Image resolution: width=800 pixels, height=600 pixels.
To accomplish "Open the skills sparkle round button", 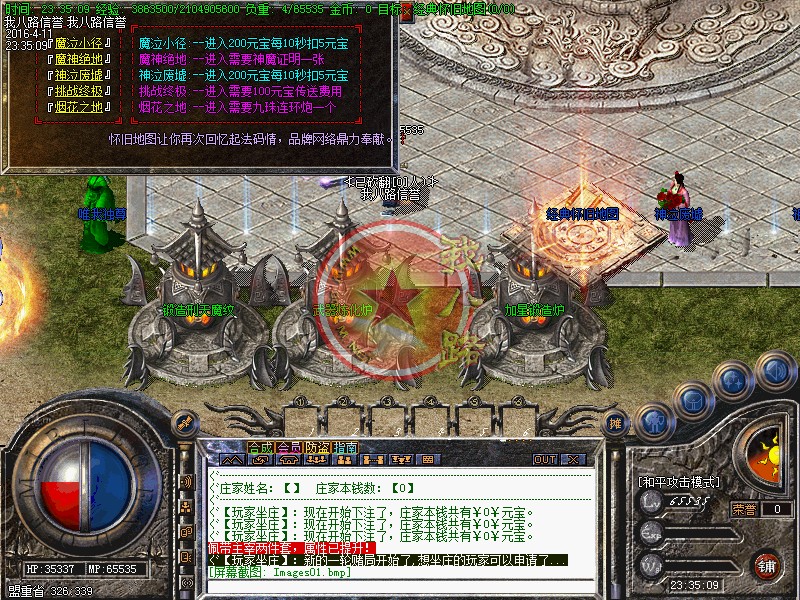I will click(734, 381).
